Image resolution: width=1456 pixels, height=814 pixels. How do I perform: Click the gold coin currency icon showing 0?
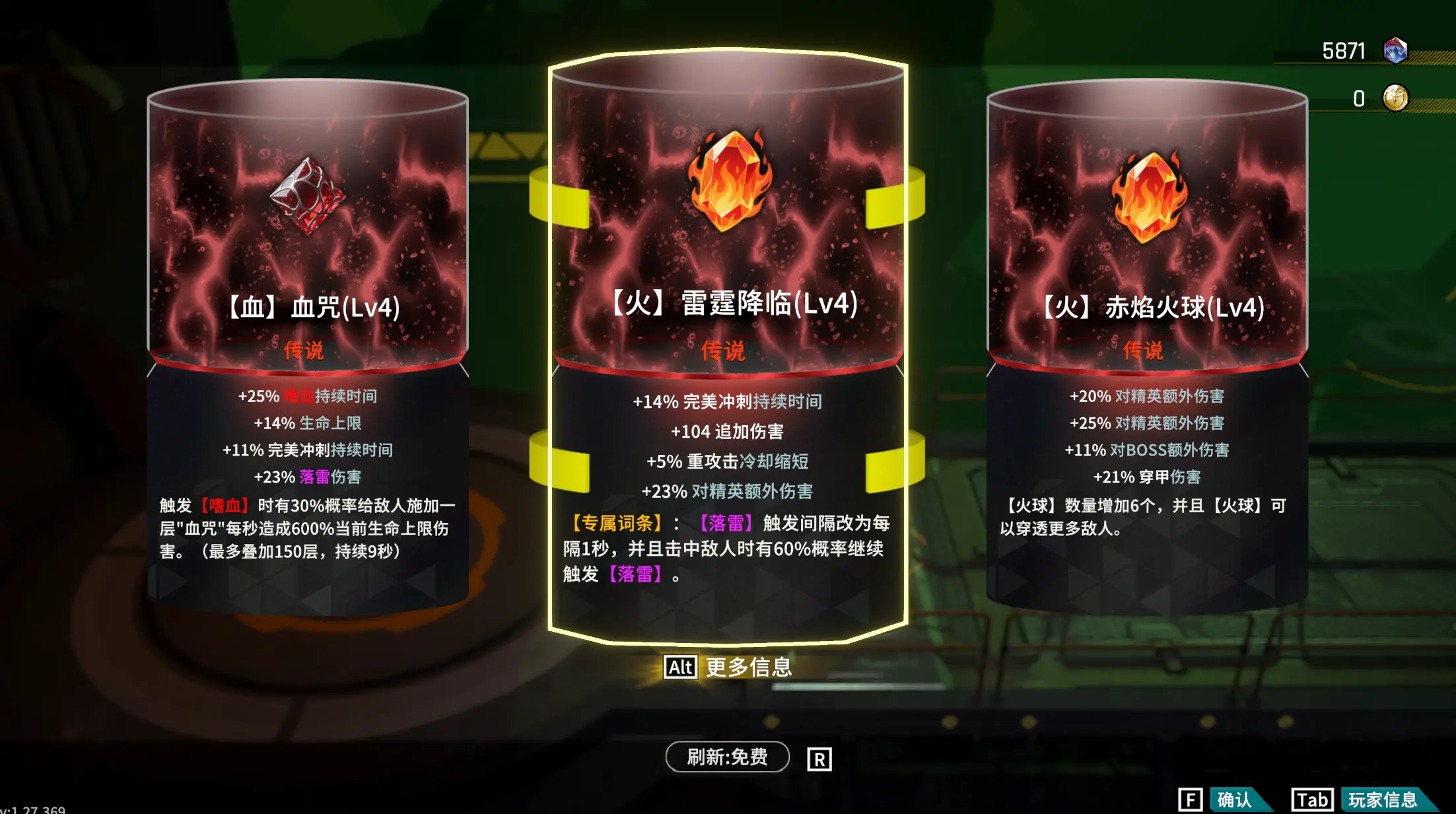point(1397,99)
